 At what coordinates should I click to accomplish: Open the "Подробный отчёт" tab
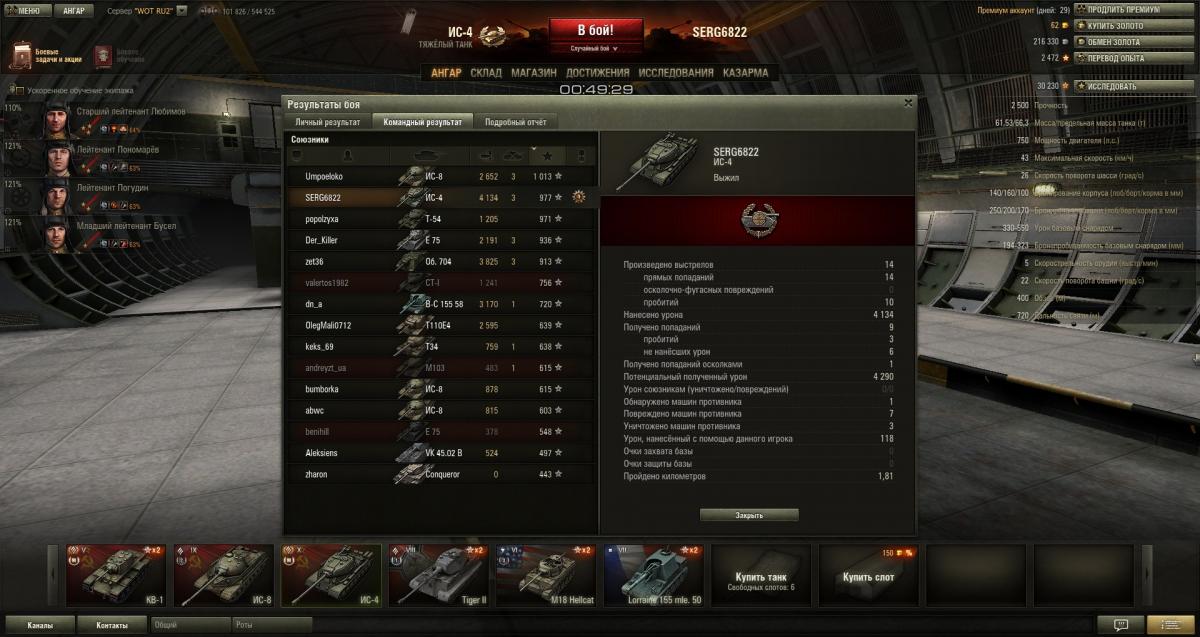[515, 122]
